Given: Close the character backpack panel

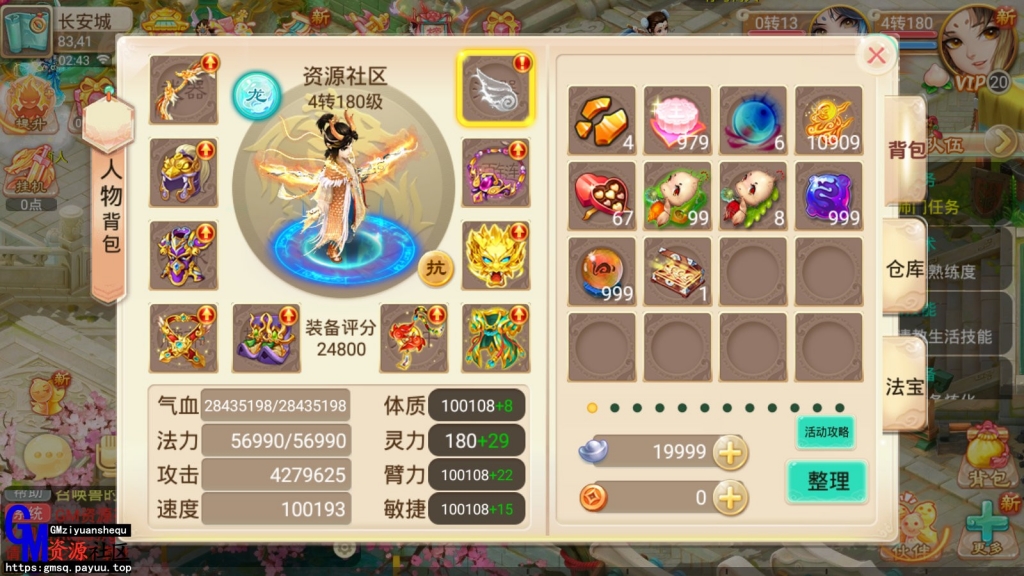Looking at the screenshot, I should coord(877,56).
